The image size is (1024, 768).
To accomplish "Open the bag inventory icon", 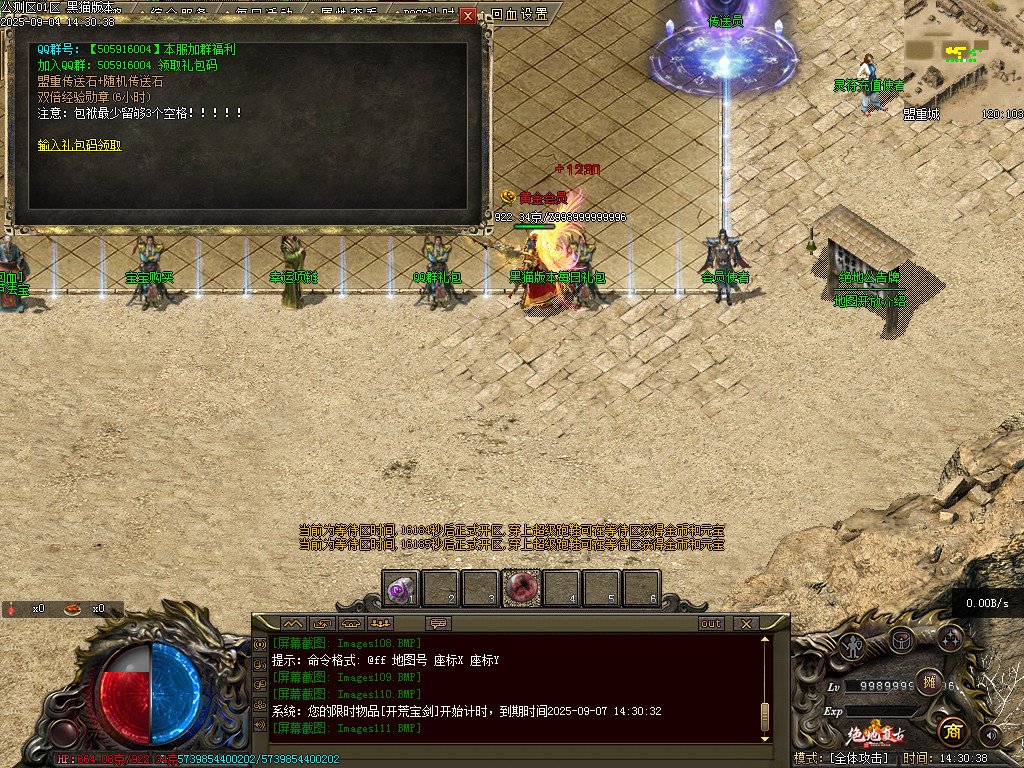I will click(x=902, y=639).
